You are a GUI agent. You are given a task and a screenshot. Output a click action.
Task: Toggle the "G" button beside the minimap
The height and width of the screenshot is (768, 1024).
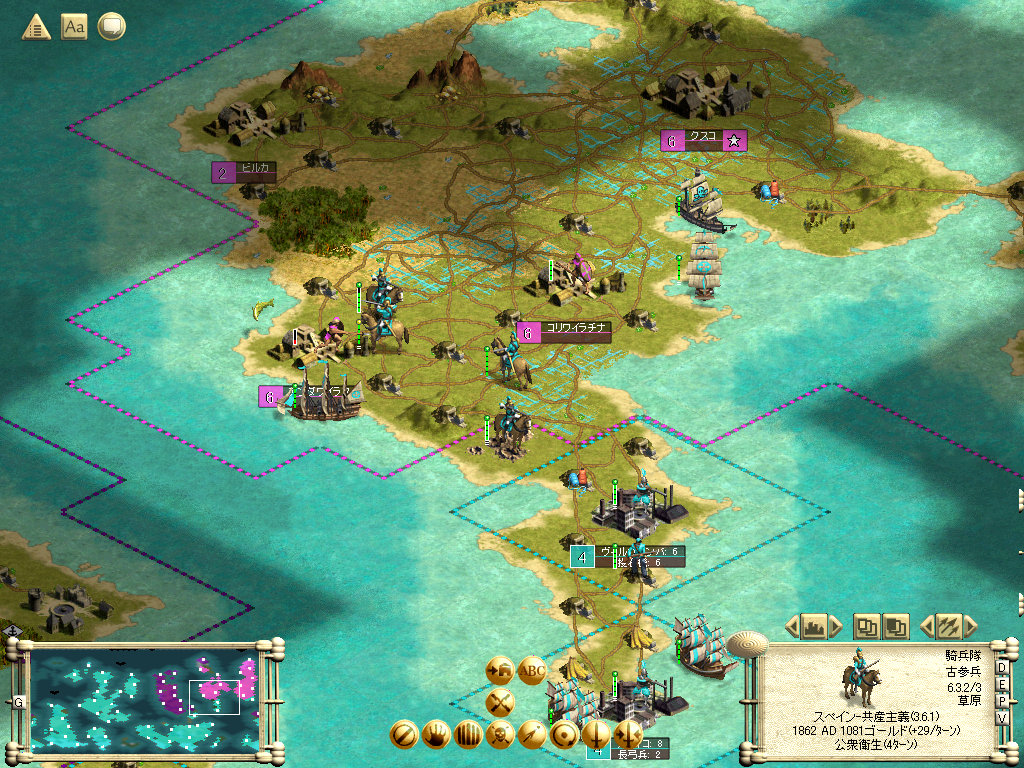coord(18,702)
